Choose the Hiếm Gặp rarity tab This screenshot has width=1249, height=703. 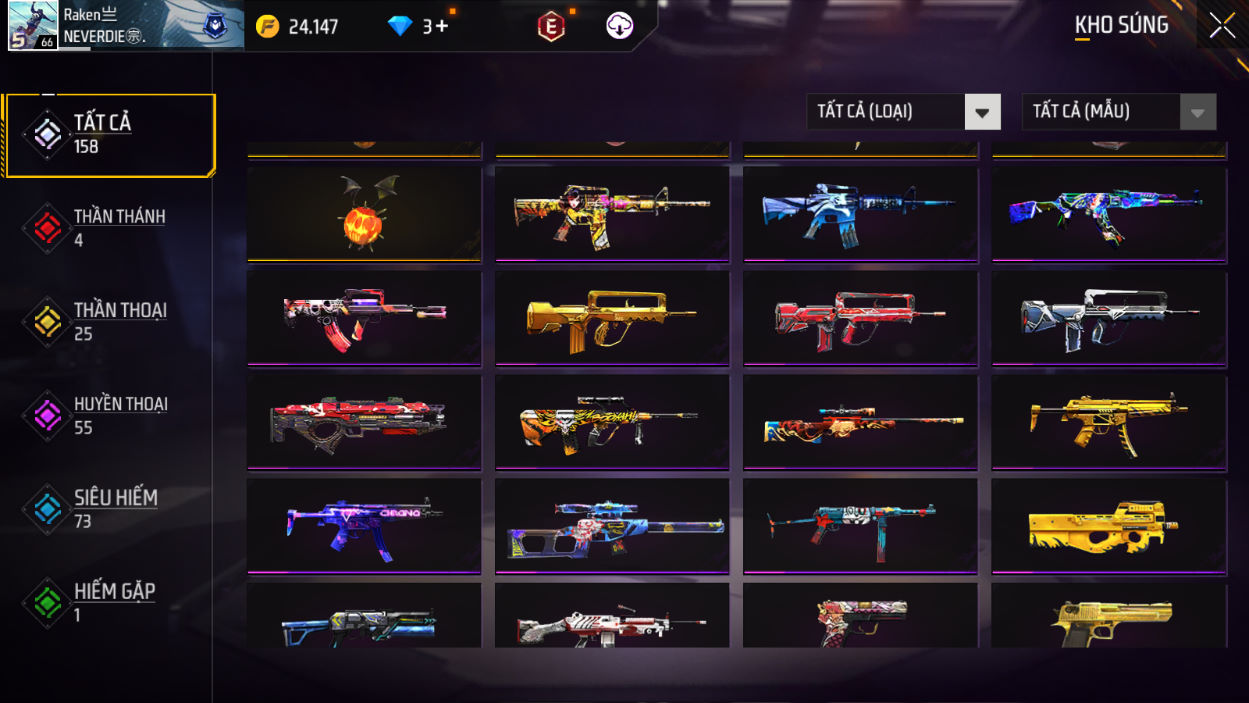click(108, 602)
